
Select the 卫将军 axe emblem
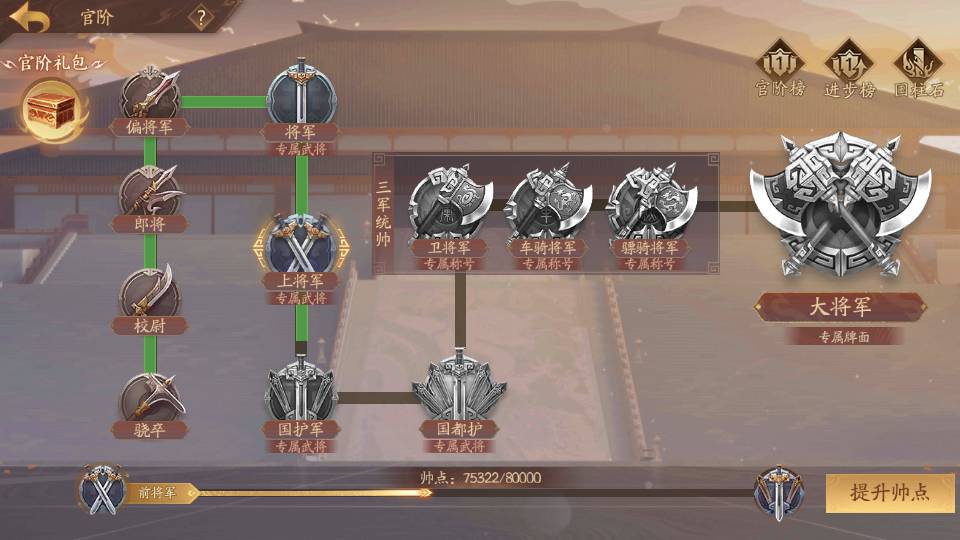449,204
